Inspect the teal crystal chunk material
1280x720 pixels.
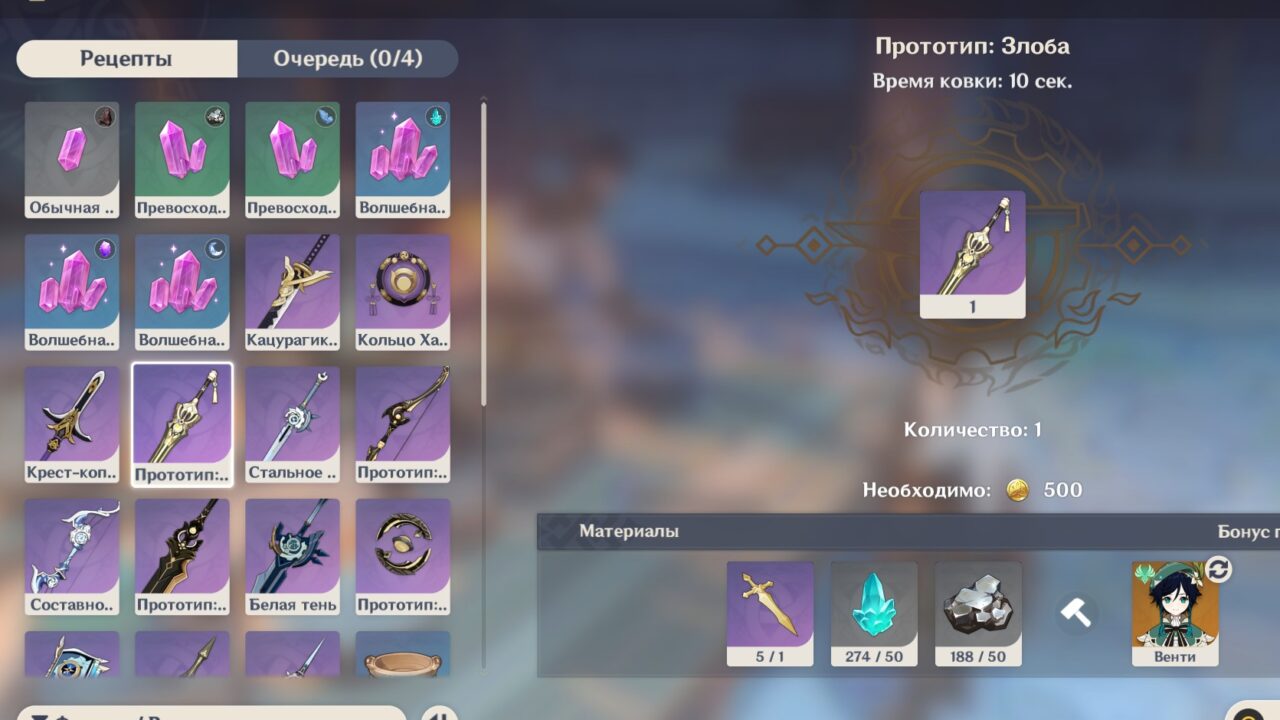click(874, 613)
